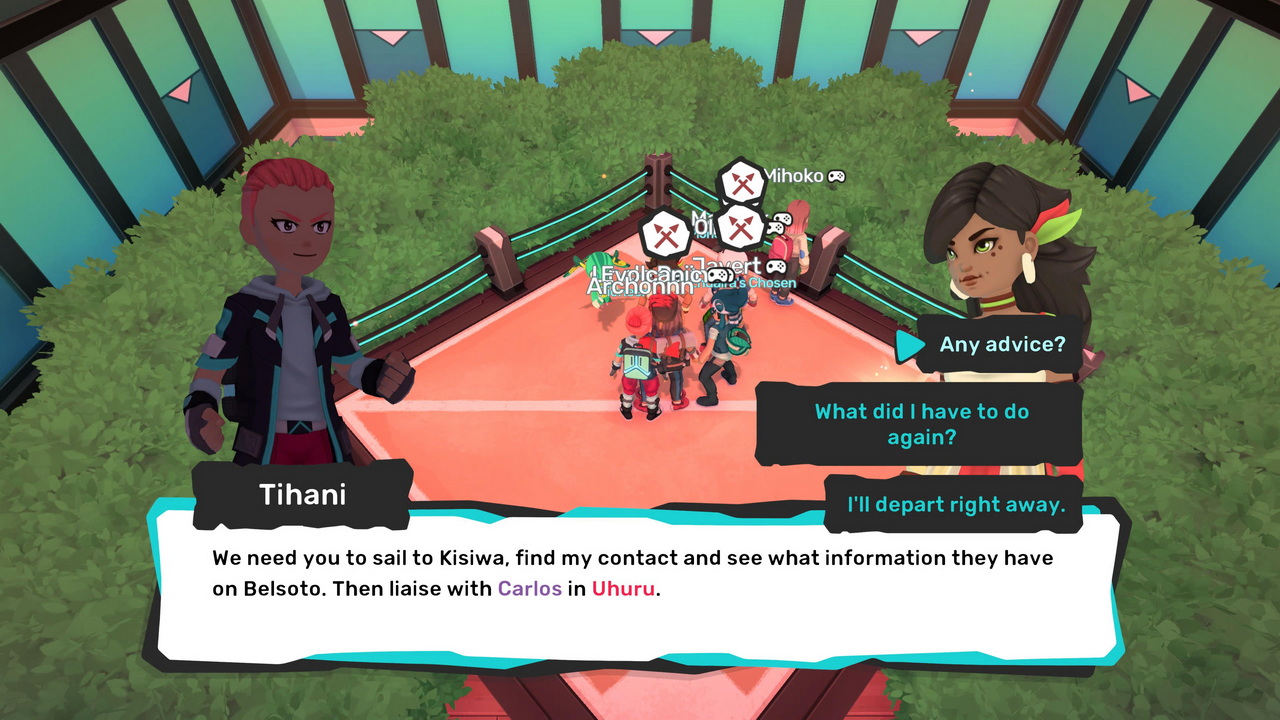
Task: Choose the "Any advice?" reply
Action: [1002, 345]
